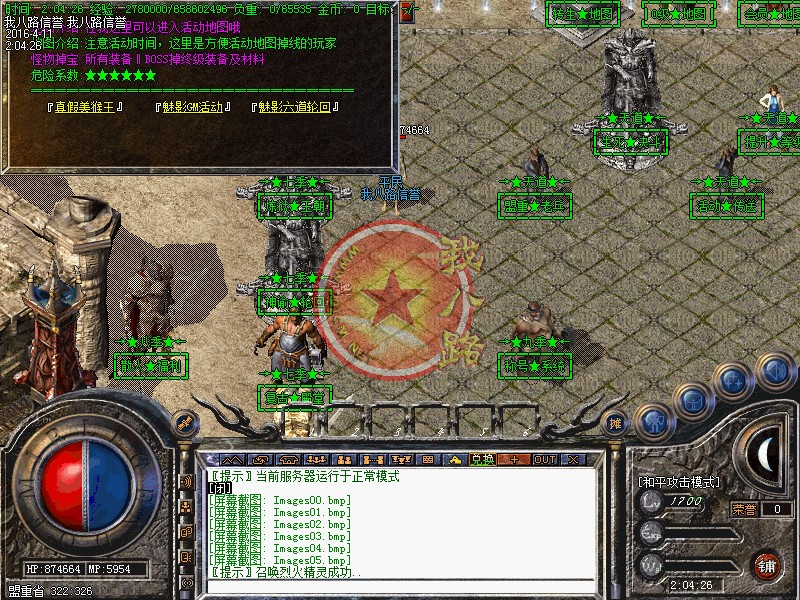Click the satellite icon left of belt slots

click(183, 422)
